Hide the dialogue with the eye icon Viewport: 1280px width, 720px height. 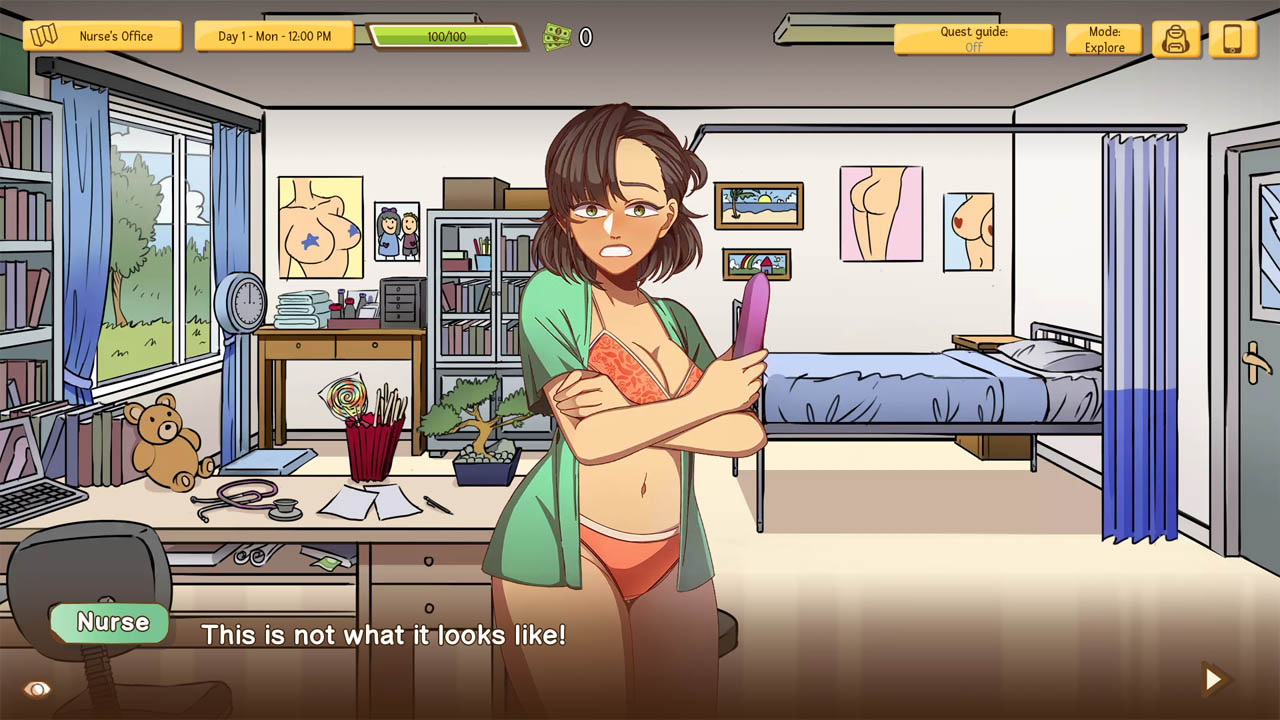tap(37, 689)
